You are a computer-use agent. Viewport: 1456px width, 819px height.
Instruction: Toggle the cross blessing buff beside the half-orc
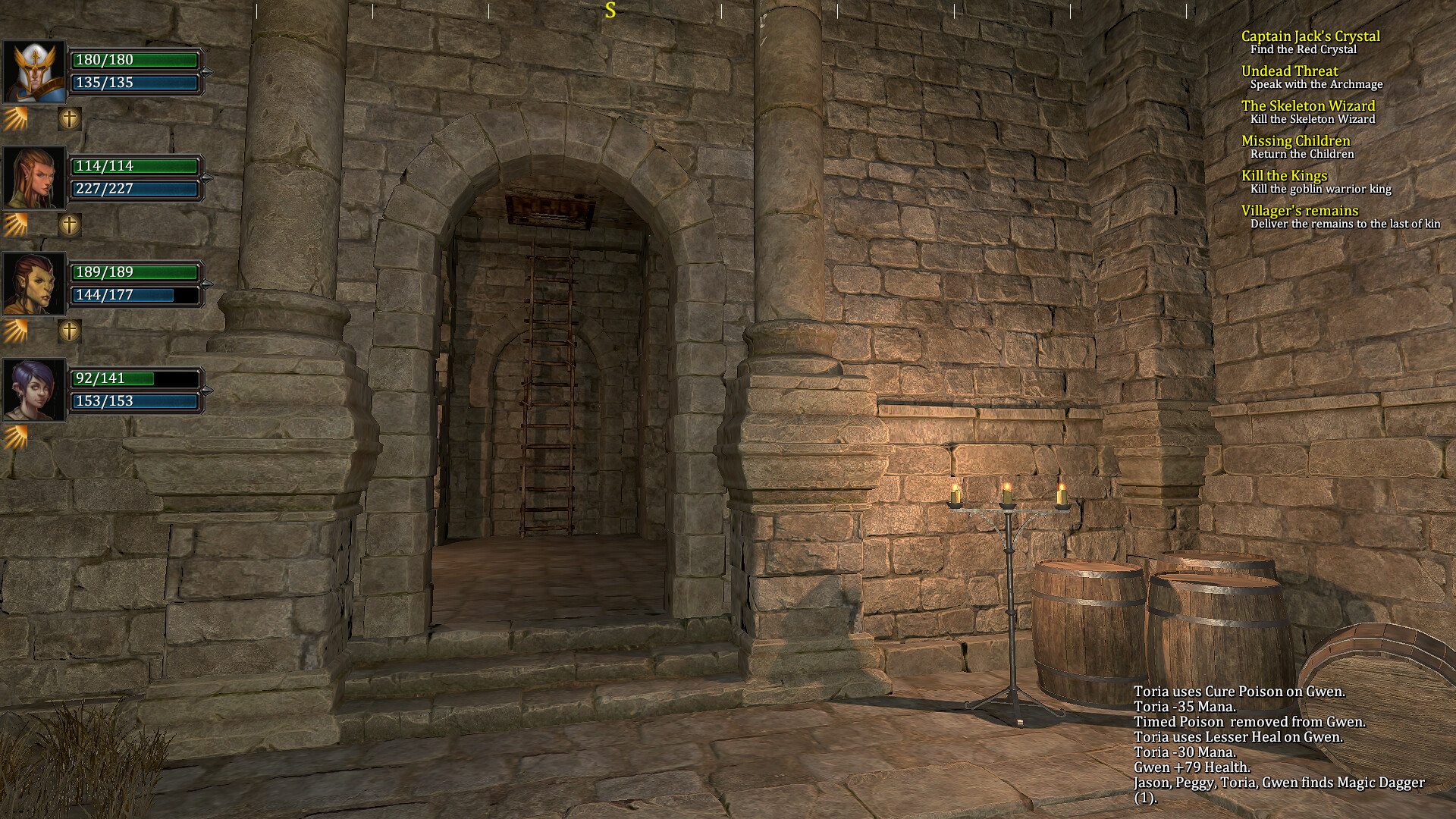click(x=70, y=330)
